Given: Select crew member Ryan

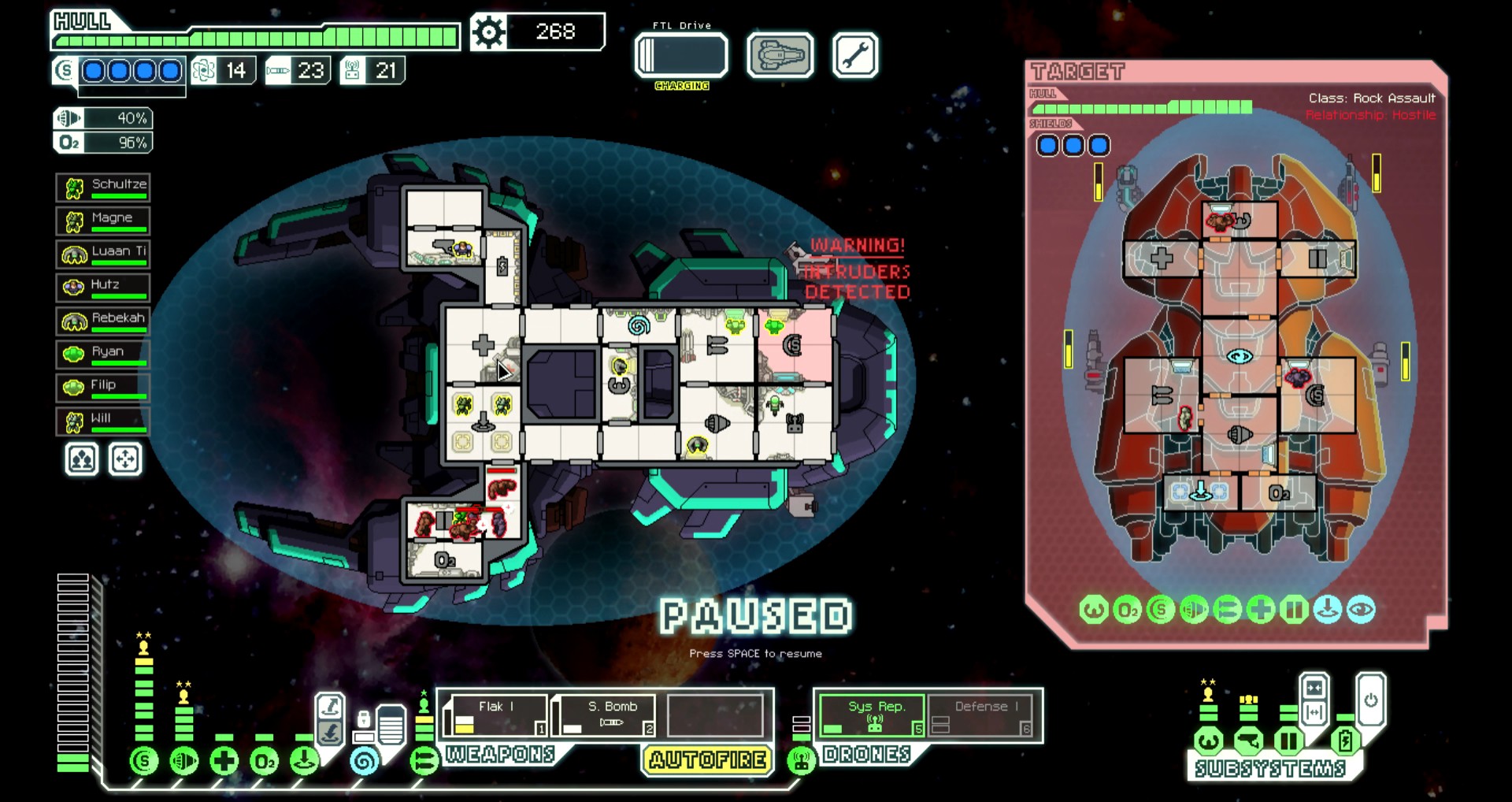Looking at the screenshot, I should pos(103,355).
